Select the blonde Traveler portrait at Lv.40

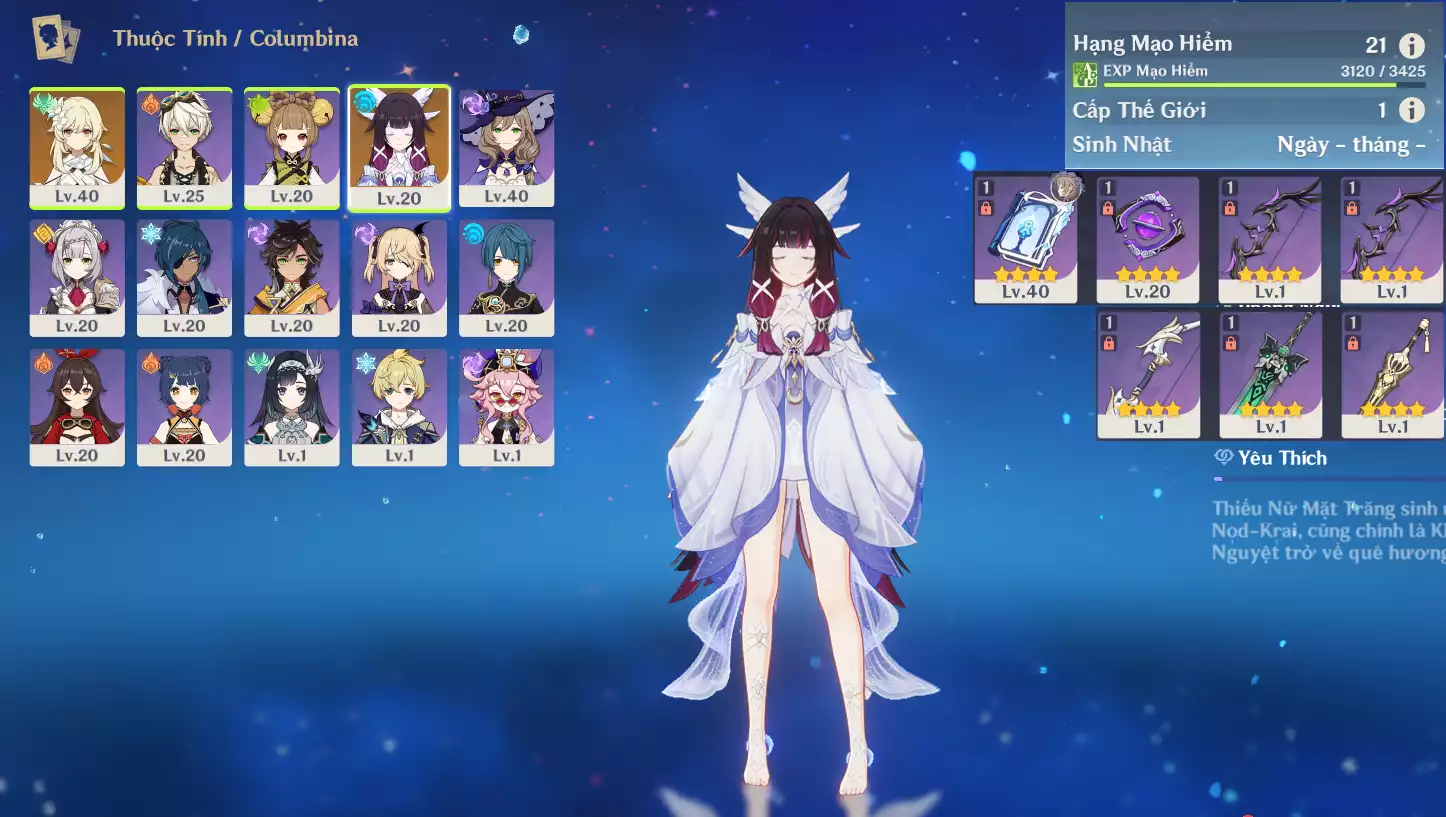77,148
